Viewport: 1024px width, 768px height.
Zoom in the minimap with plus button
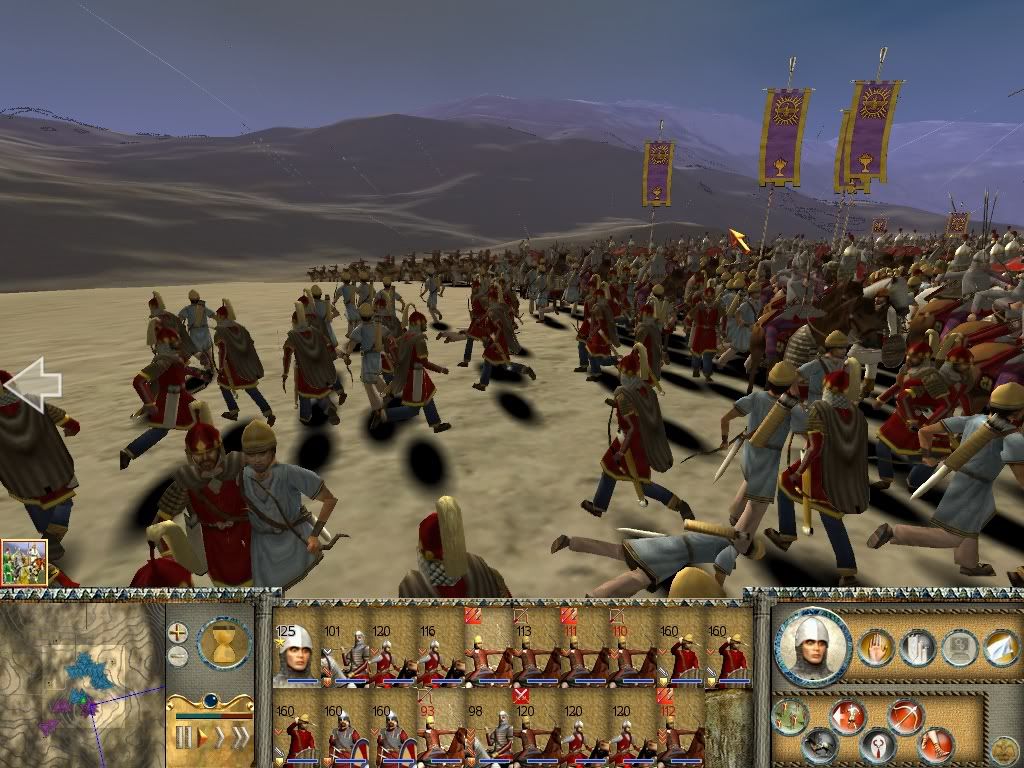[178, 632]
